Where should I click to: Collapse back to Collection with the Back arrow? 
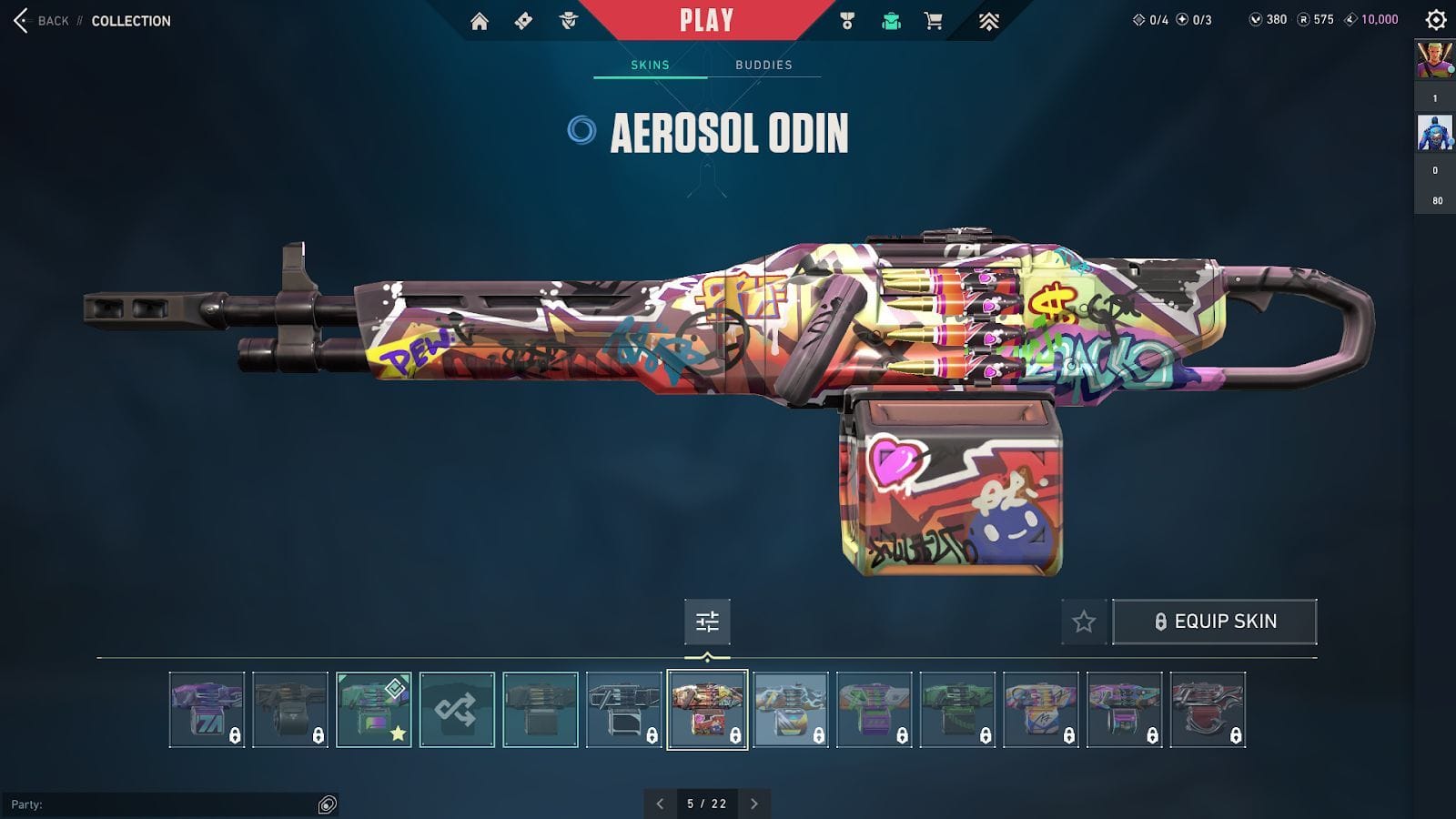(x=20, y=21)
